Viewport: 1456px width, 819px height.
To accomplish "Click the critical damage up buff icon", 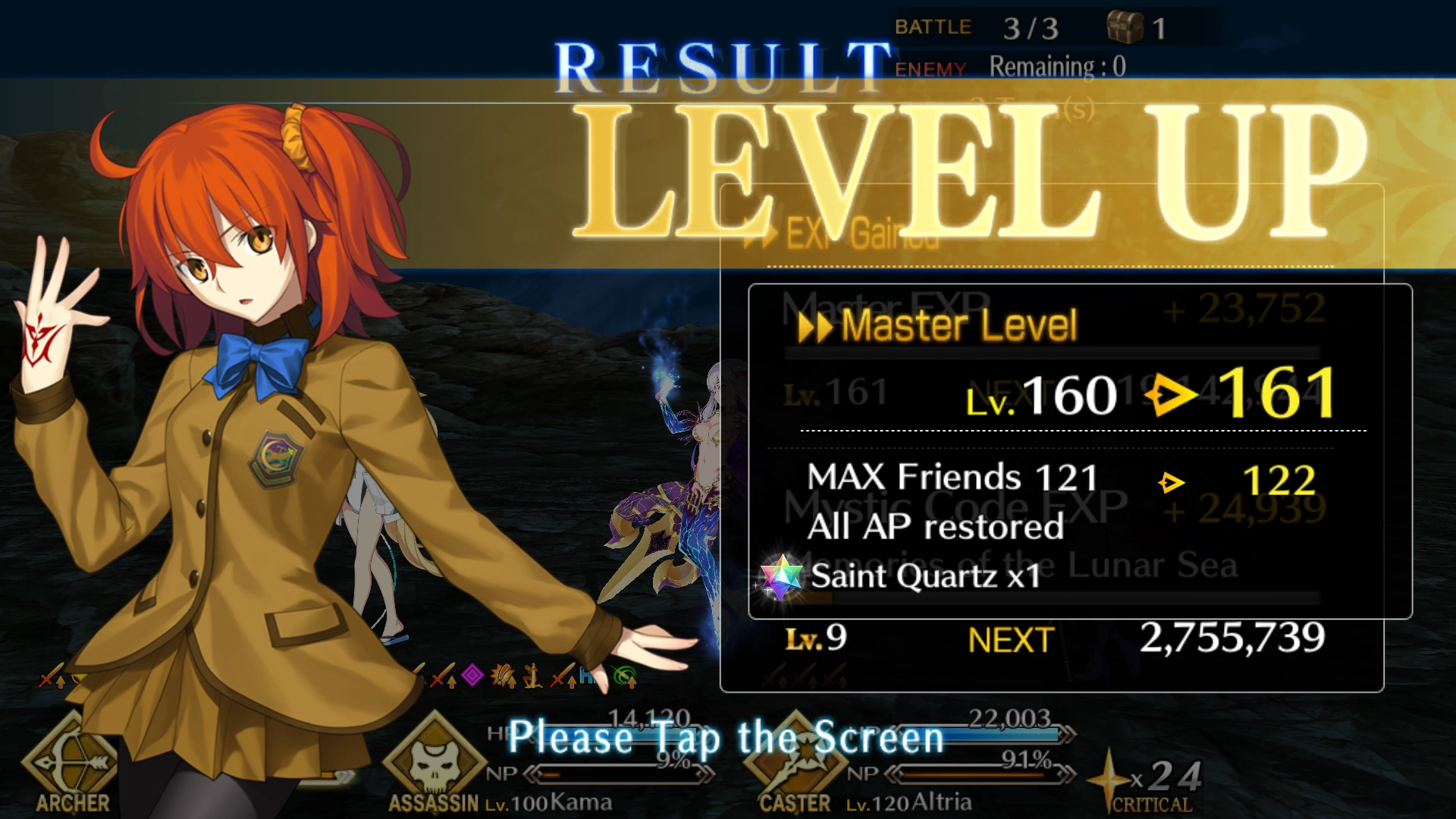I will (502, 673).
